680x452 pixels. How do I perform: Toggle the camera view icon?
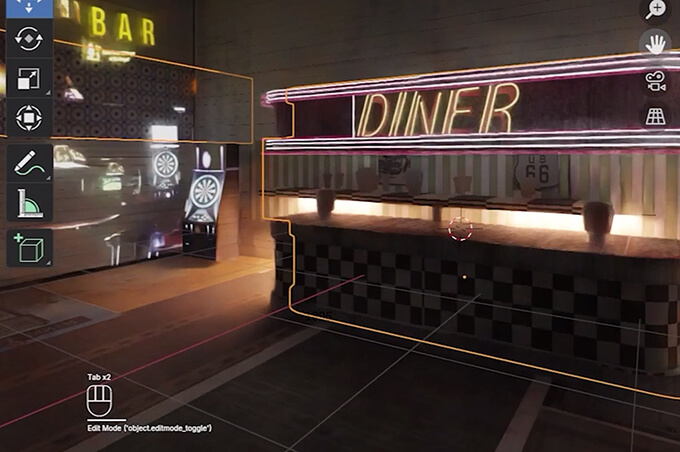656,81
